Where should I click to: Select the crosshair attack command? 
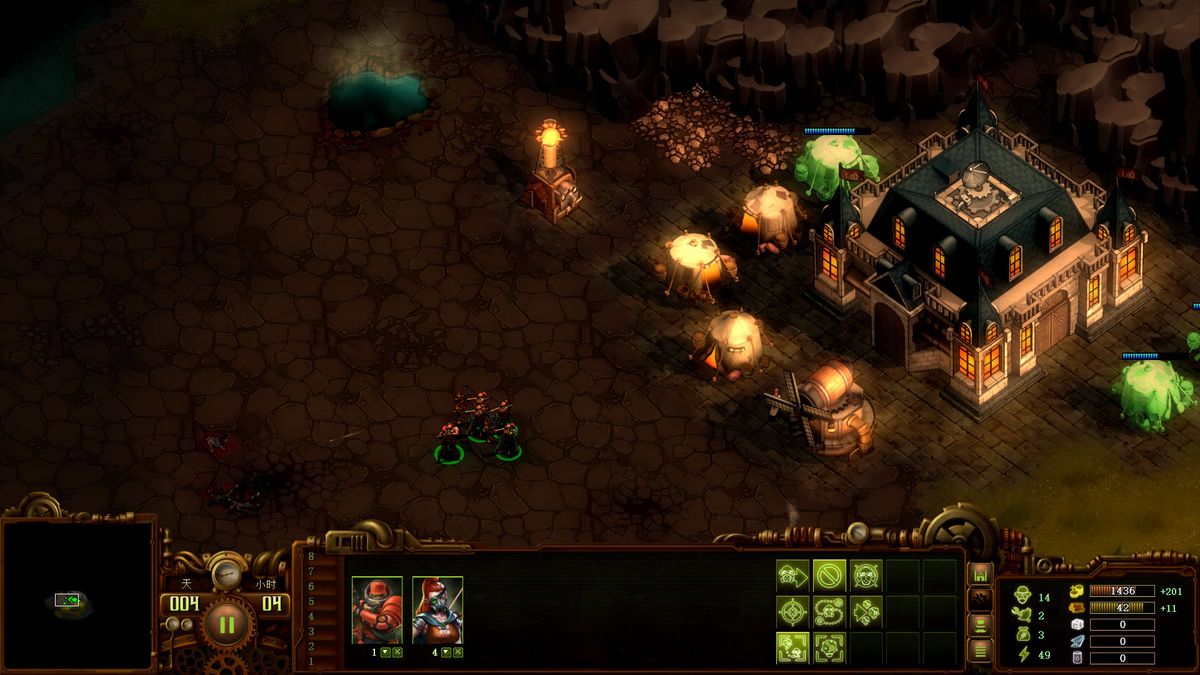click(x=792, y=611)
